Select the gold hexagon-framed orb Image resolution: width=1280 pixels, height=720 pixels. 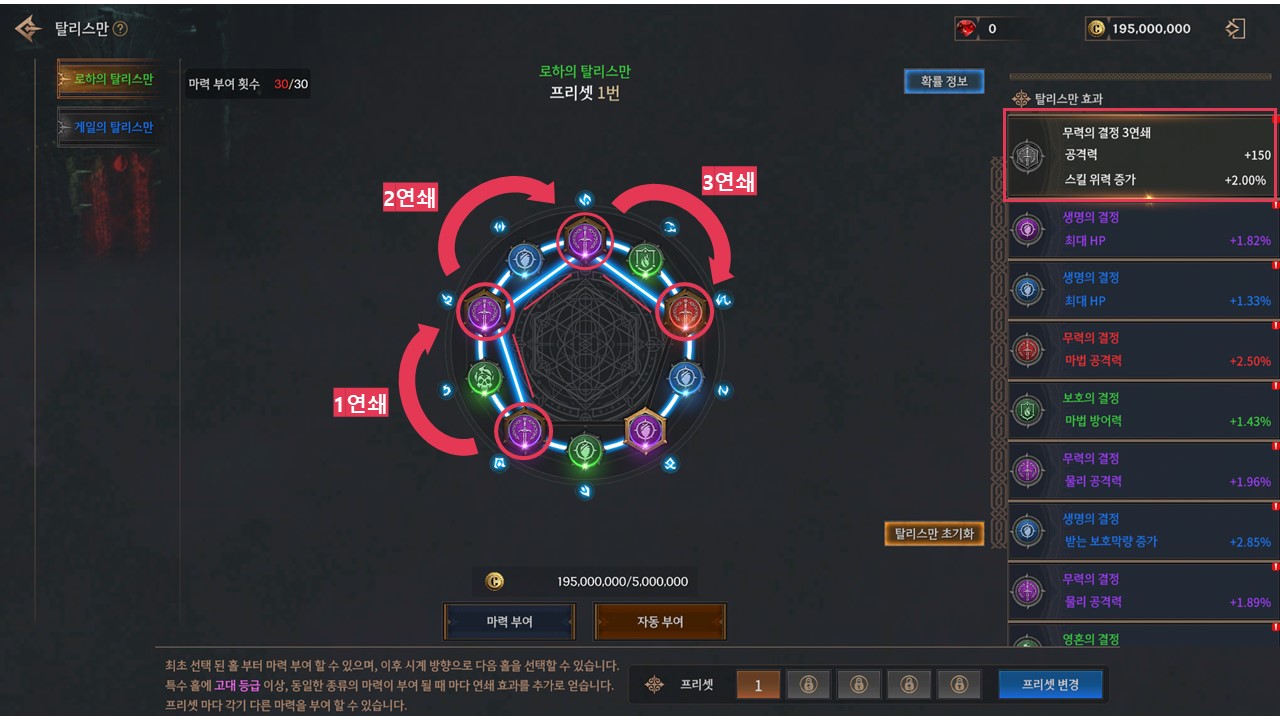645,430
